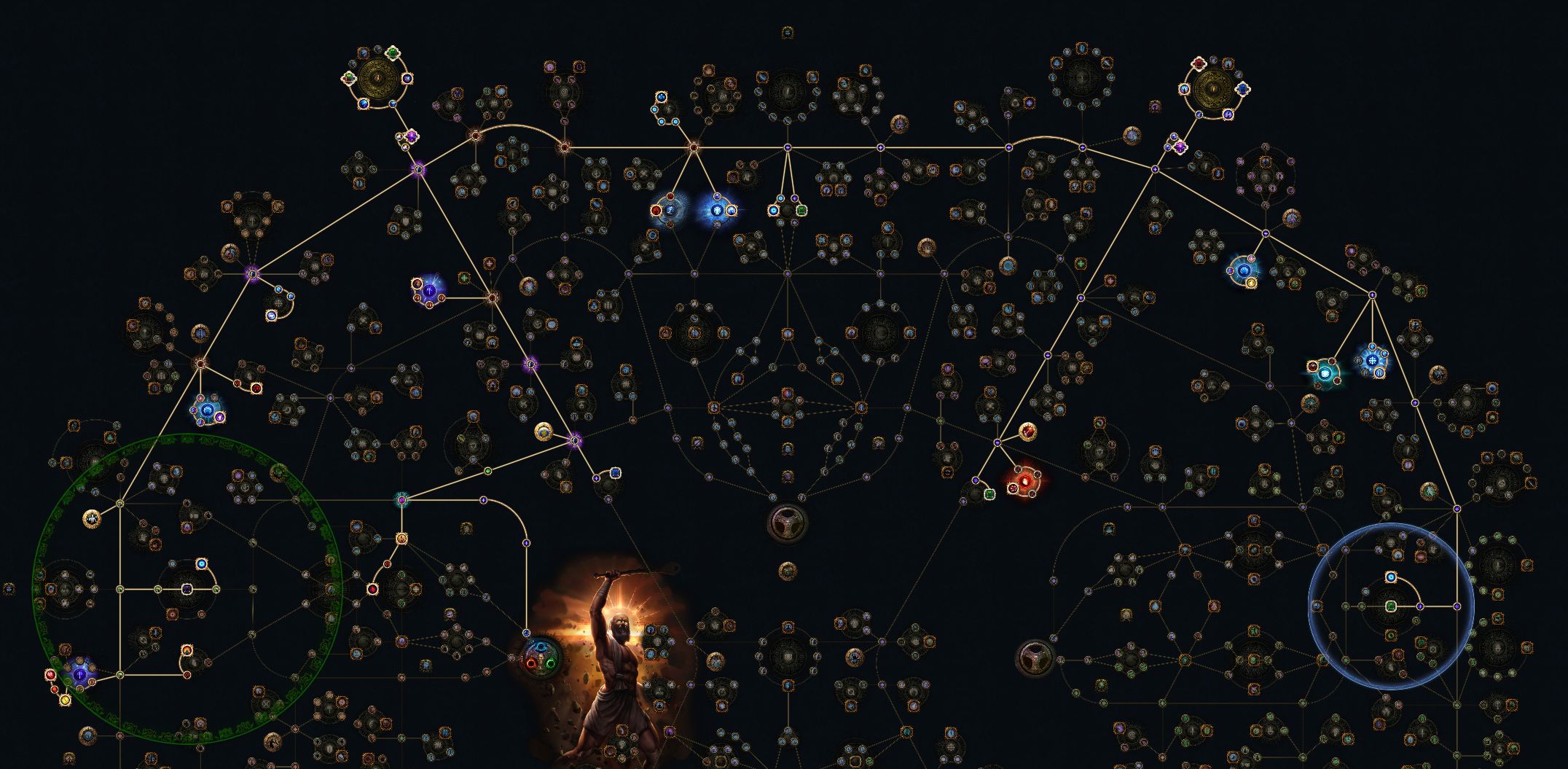Screen dimensions: 1568x769
Task: Select the glowing red notable passive node
Action: [1024, 481]
